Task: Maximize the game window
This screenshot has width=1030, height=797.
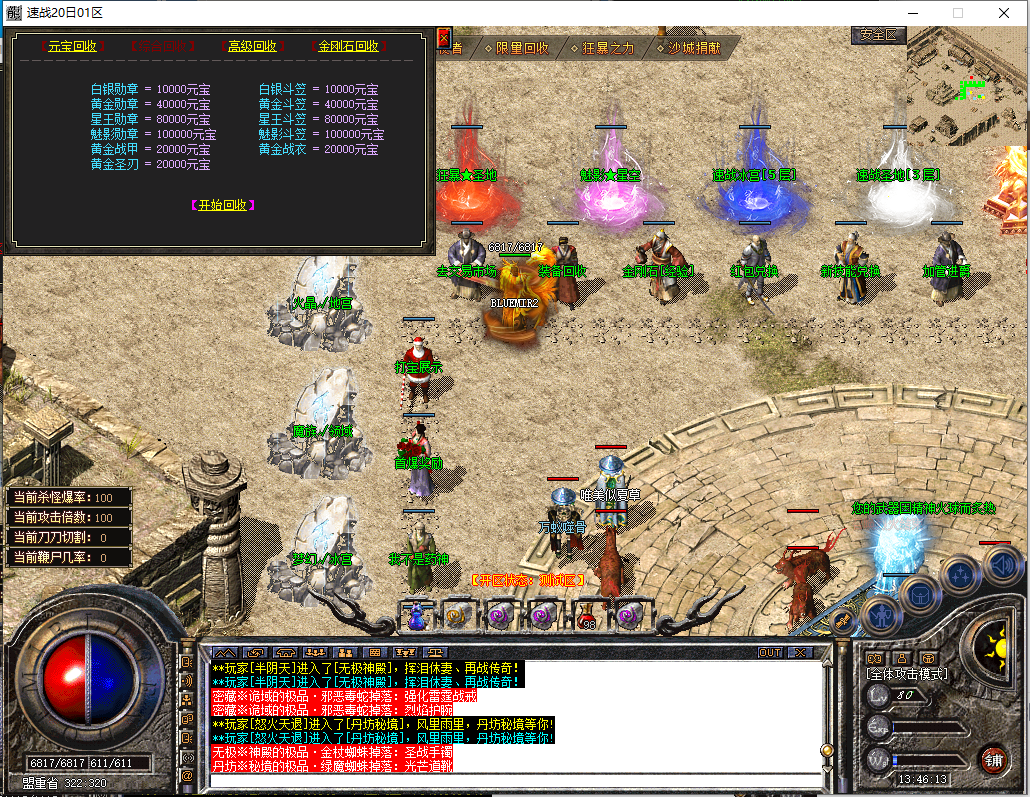Action: tap(957, 13)
